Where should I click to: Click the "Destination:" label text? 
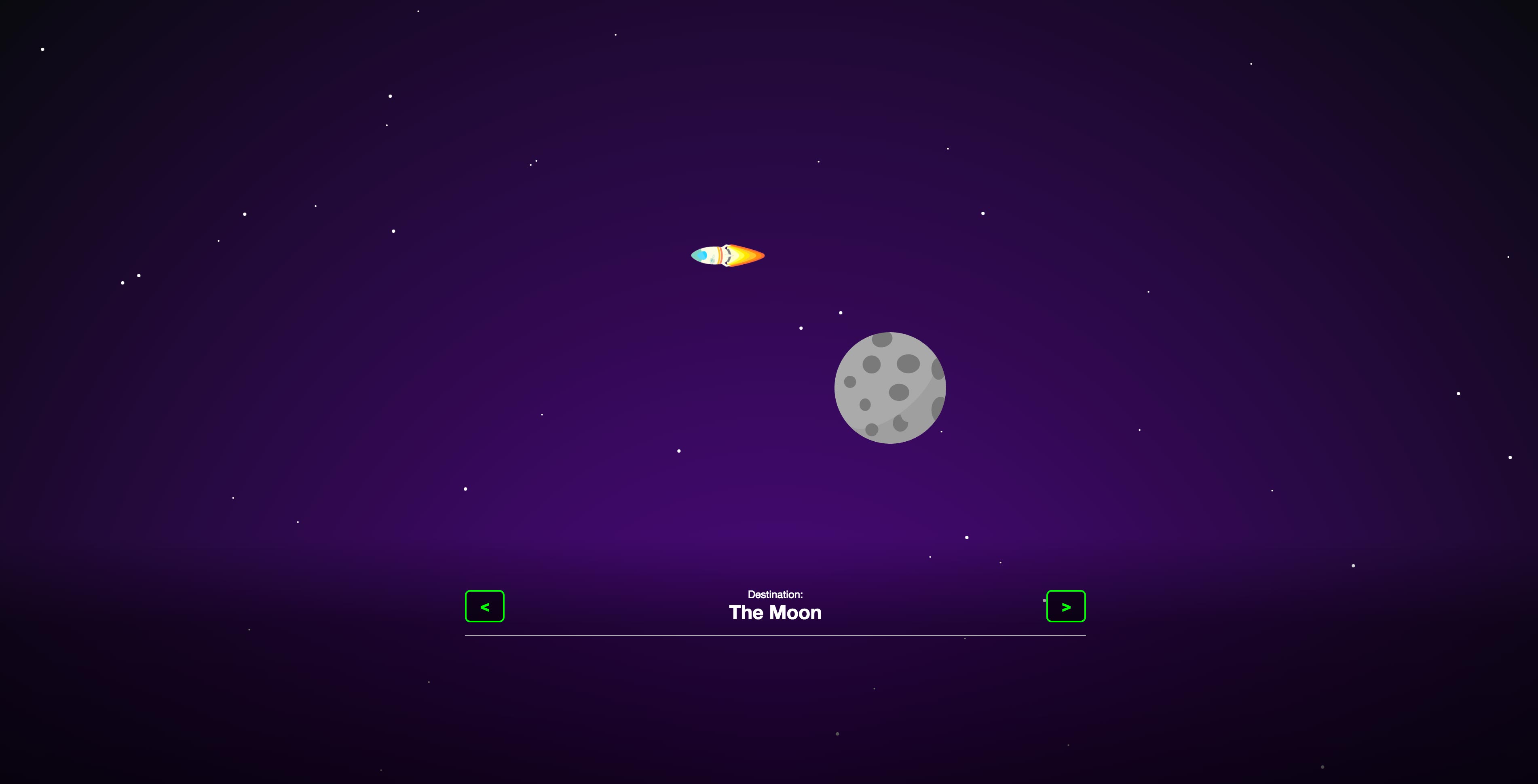775,594
